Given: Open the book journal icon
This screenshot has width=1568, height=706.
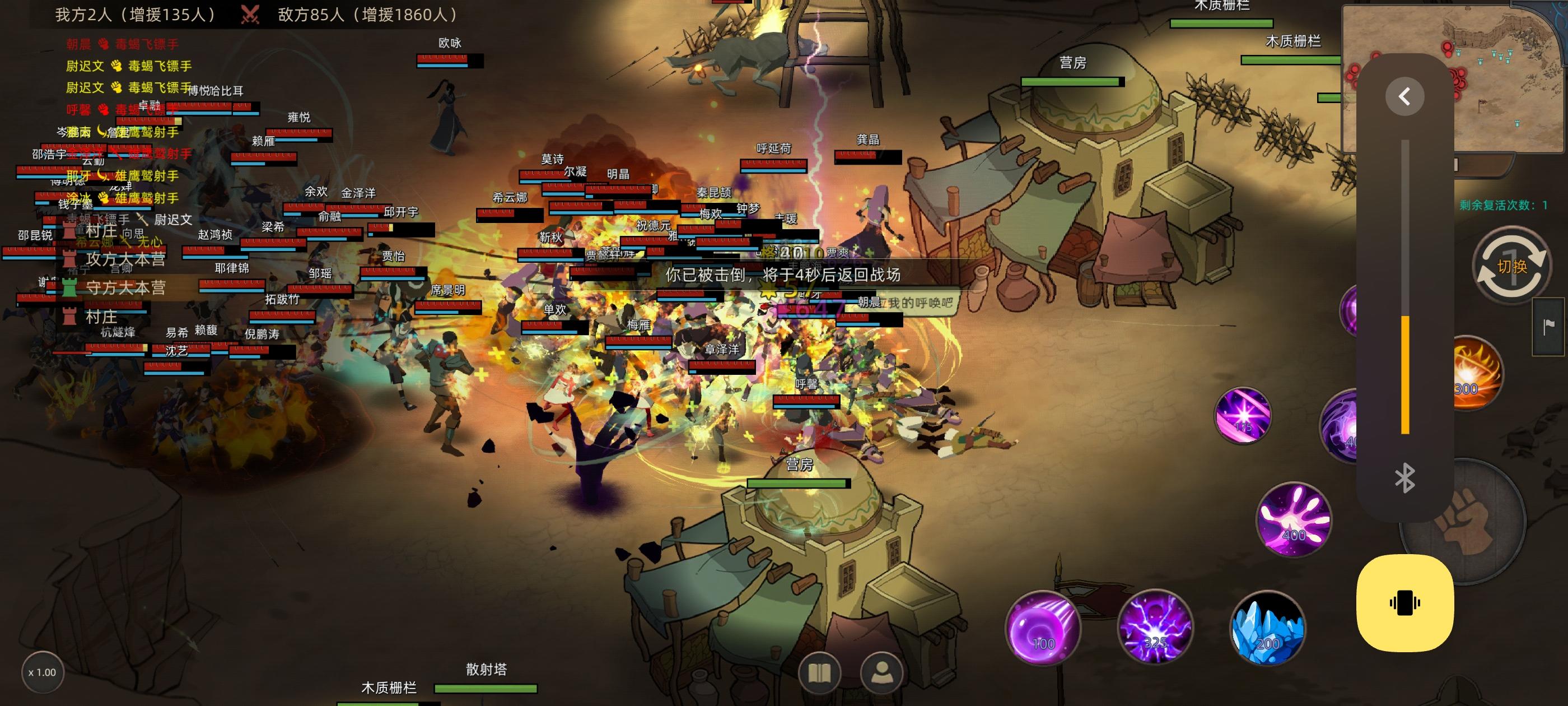Looking at the screenshot, I should point(819,672).
